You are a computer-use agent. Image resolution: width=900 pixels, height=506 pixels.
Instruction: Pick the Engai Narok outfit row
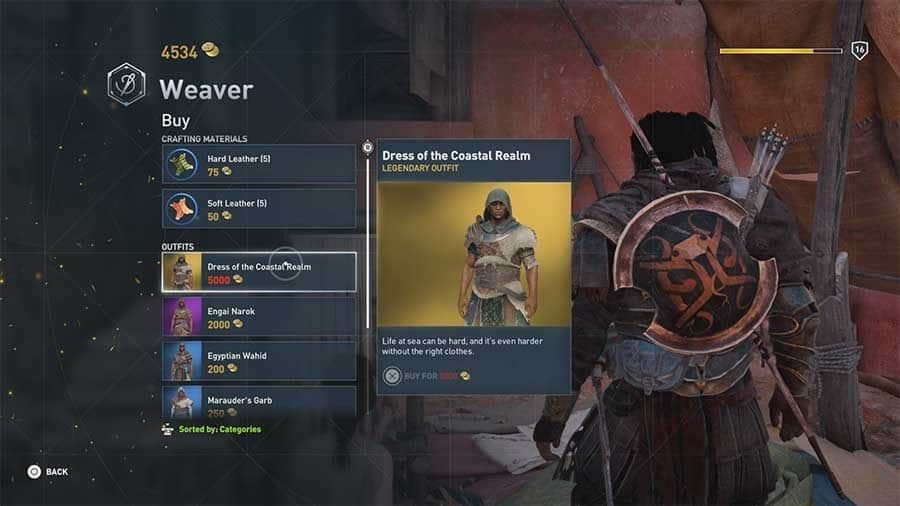click(x=258, y=317)
